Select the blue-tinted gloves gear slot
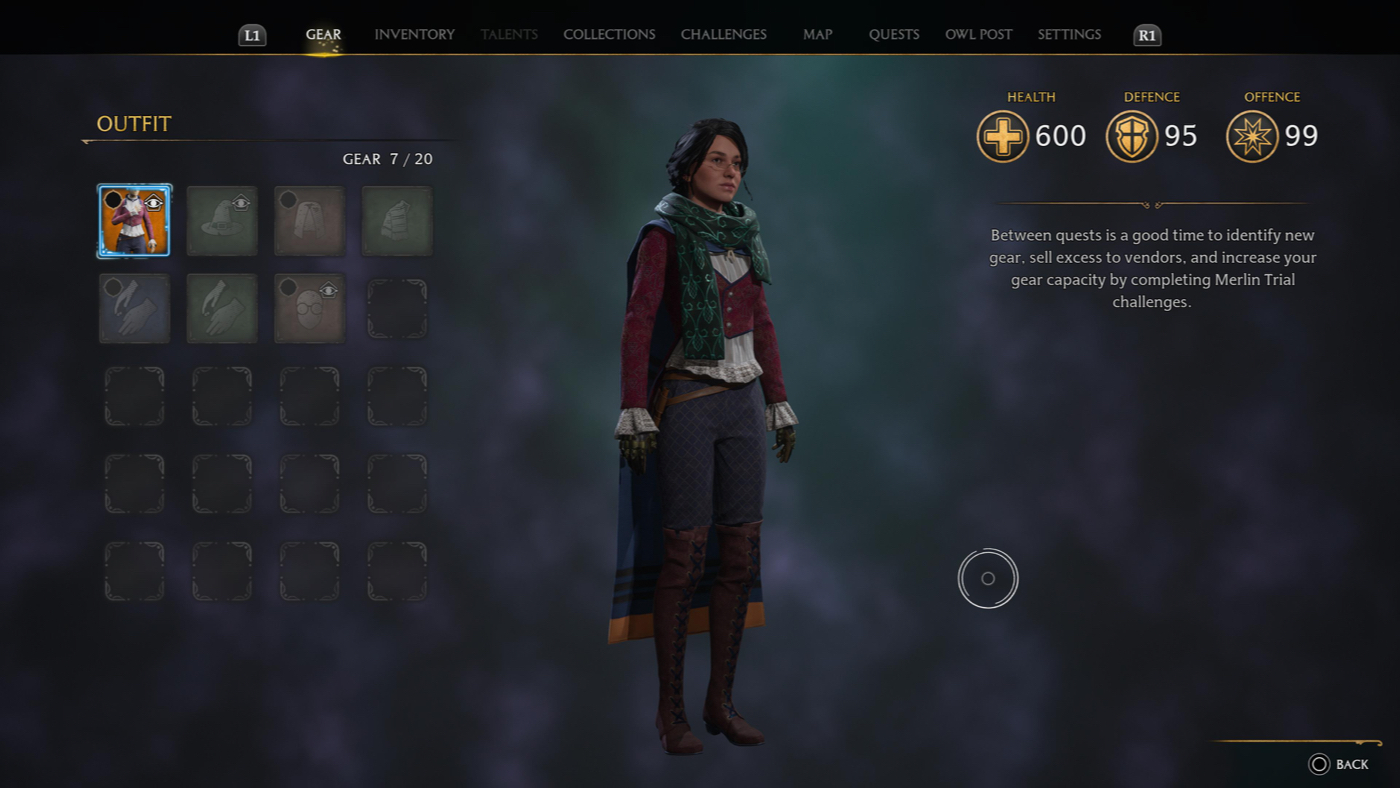Viewport: 1400px width, 788px height. [134, 309]
